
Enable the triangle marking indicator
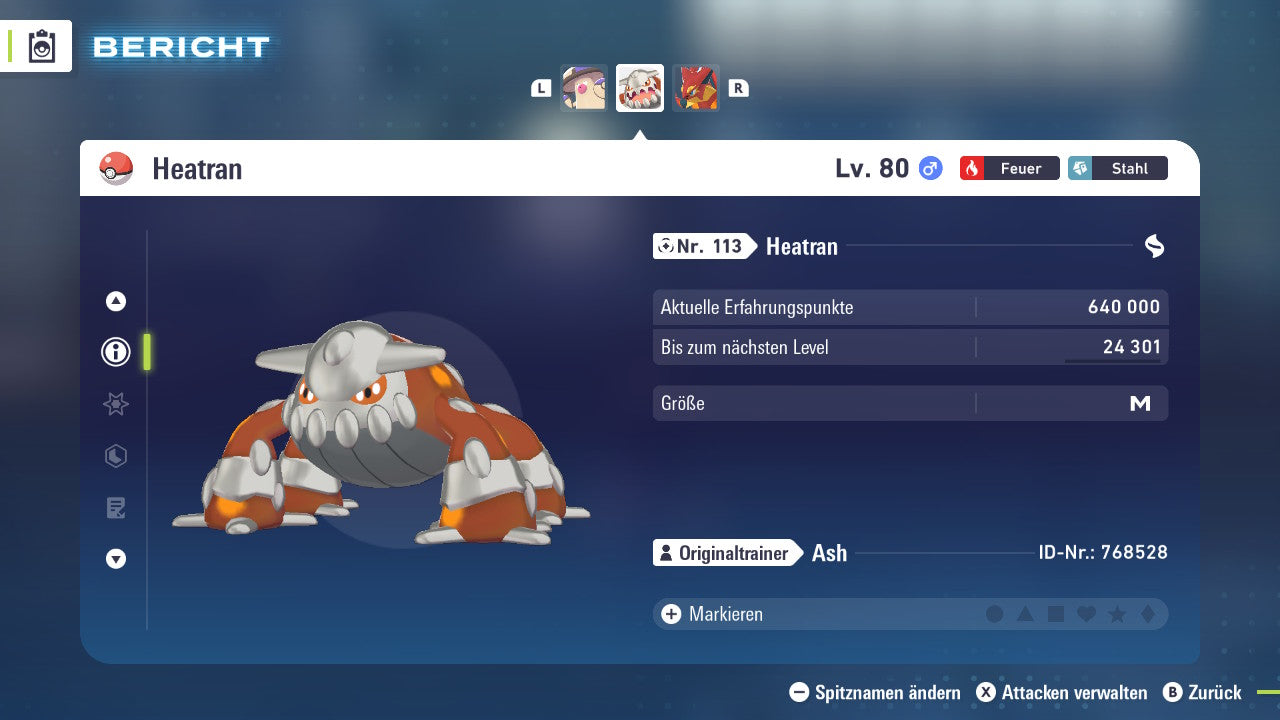pyautogui.click(x=1026, y=614)
